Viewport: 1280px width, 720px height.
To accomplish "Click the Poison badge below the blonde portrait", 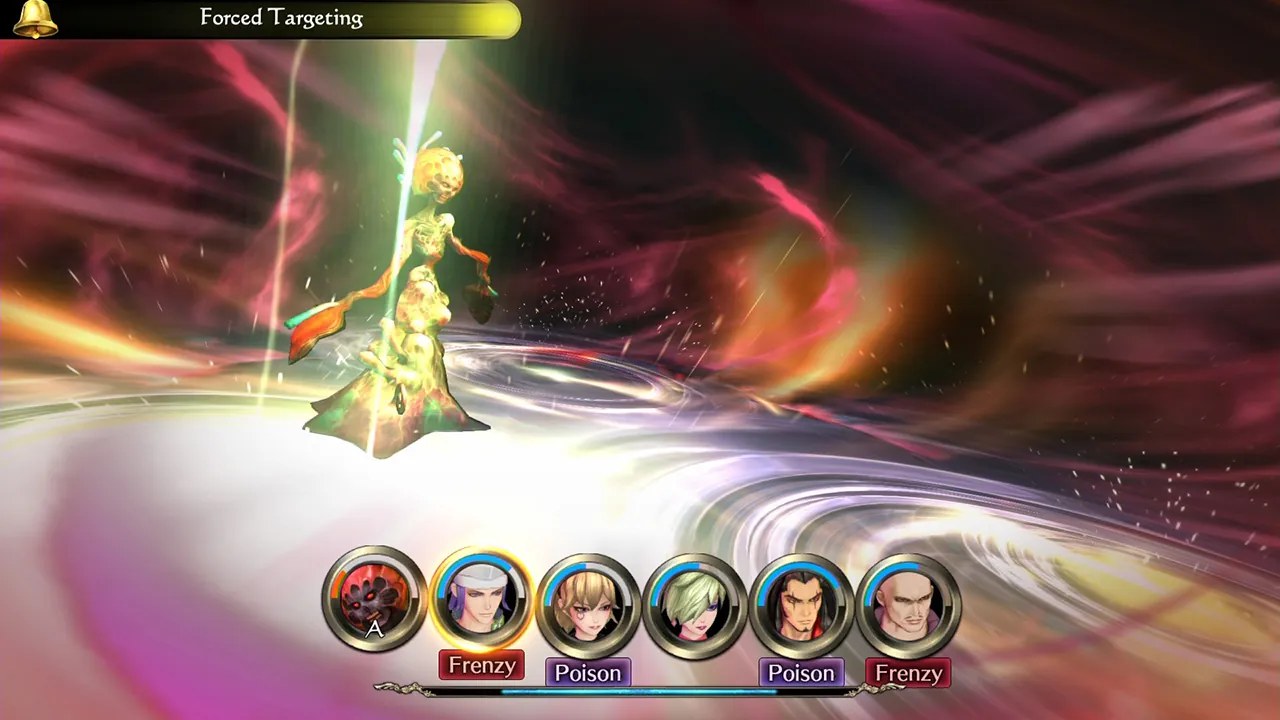I will (588, 673).
